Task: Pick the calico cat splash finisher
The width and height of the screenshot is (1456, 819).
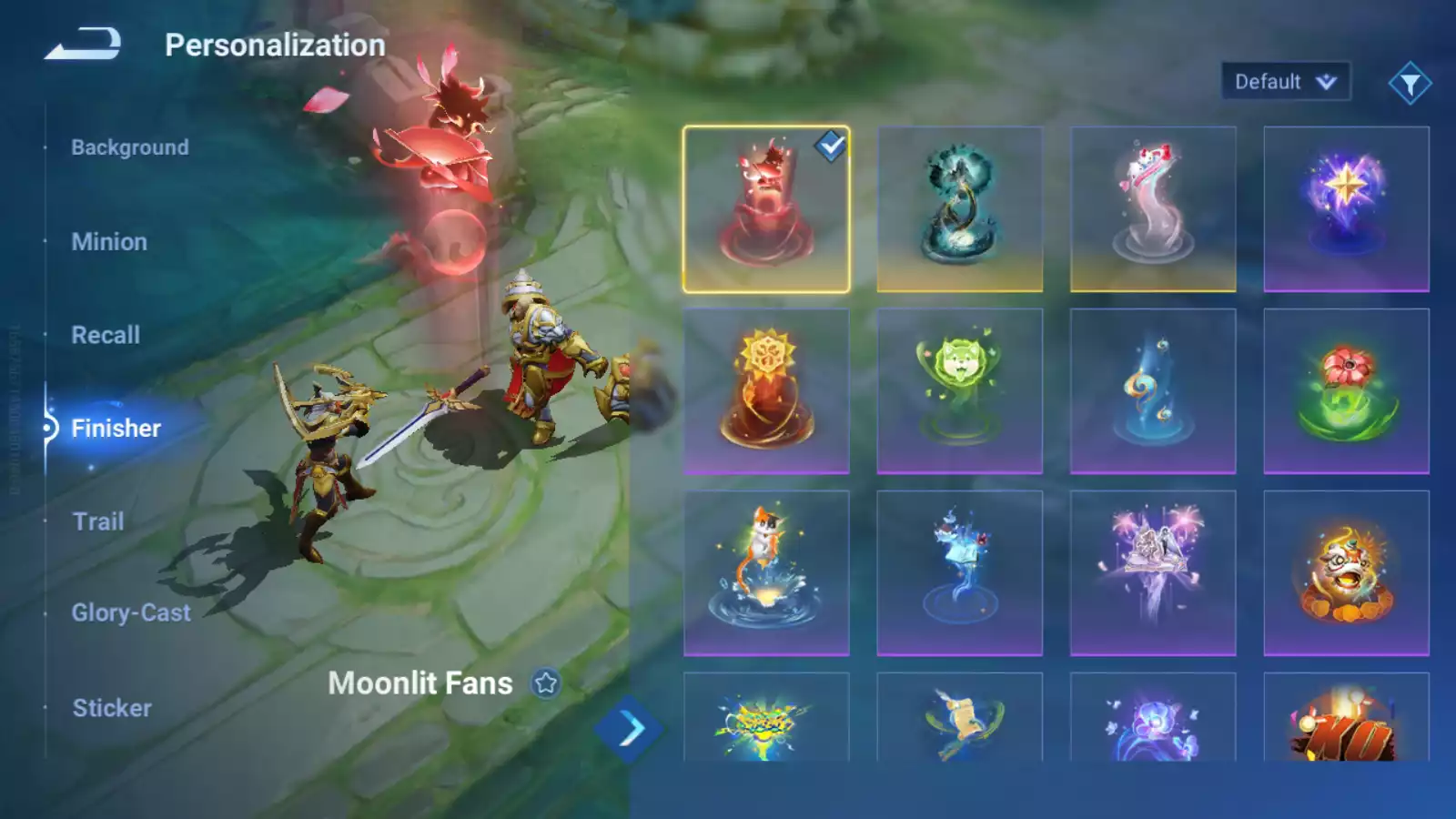Action: [x=766, y=573]
